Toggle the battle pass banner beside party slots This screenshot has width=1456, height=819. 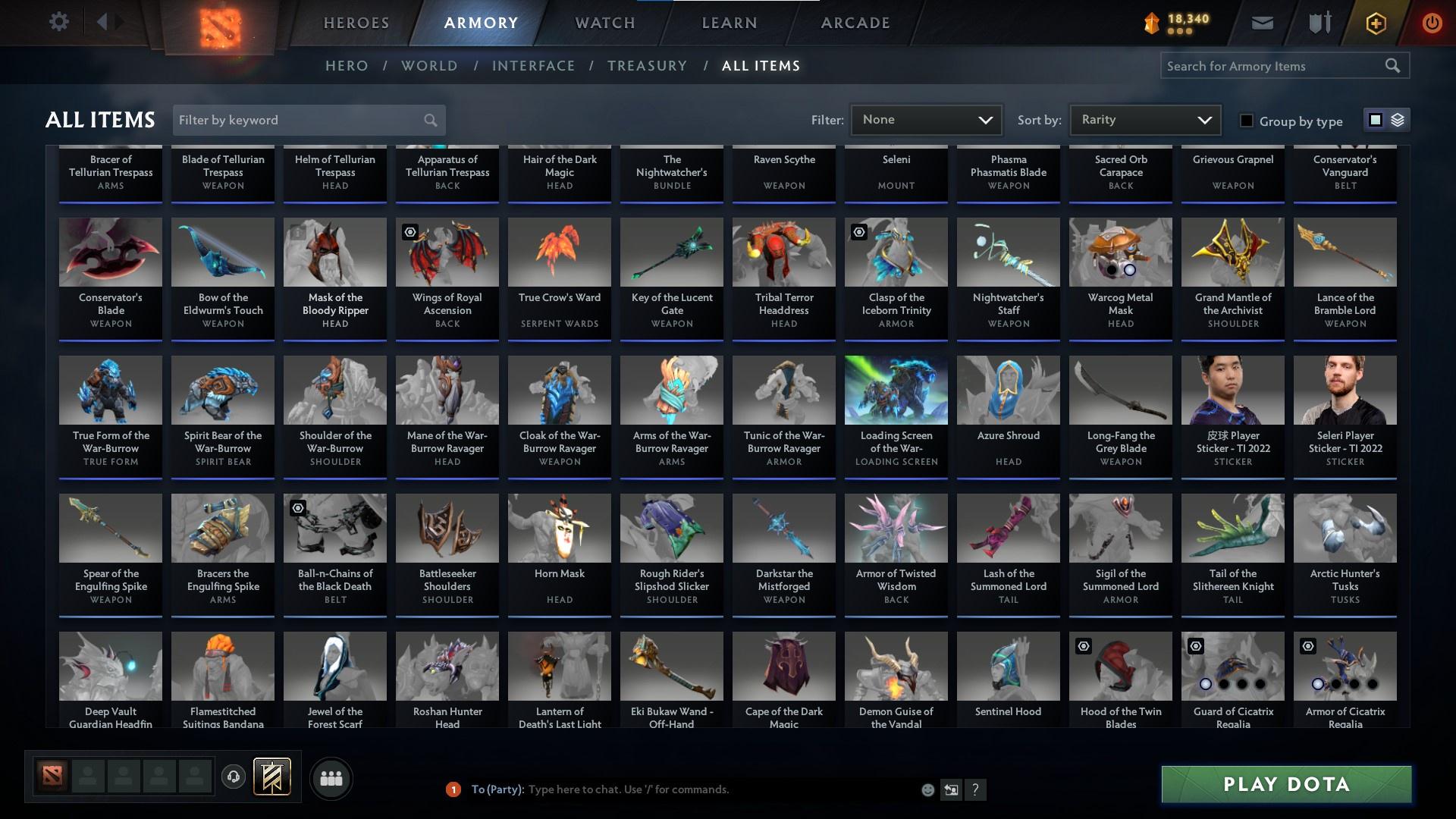click(273, 777)
